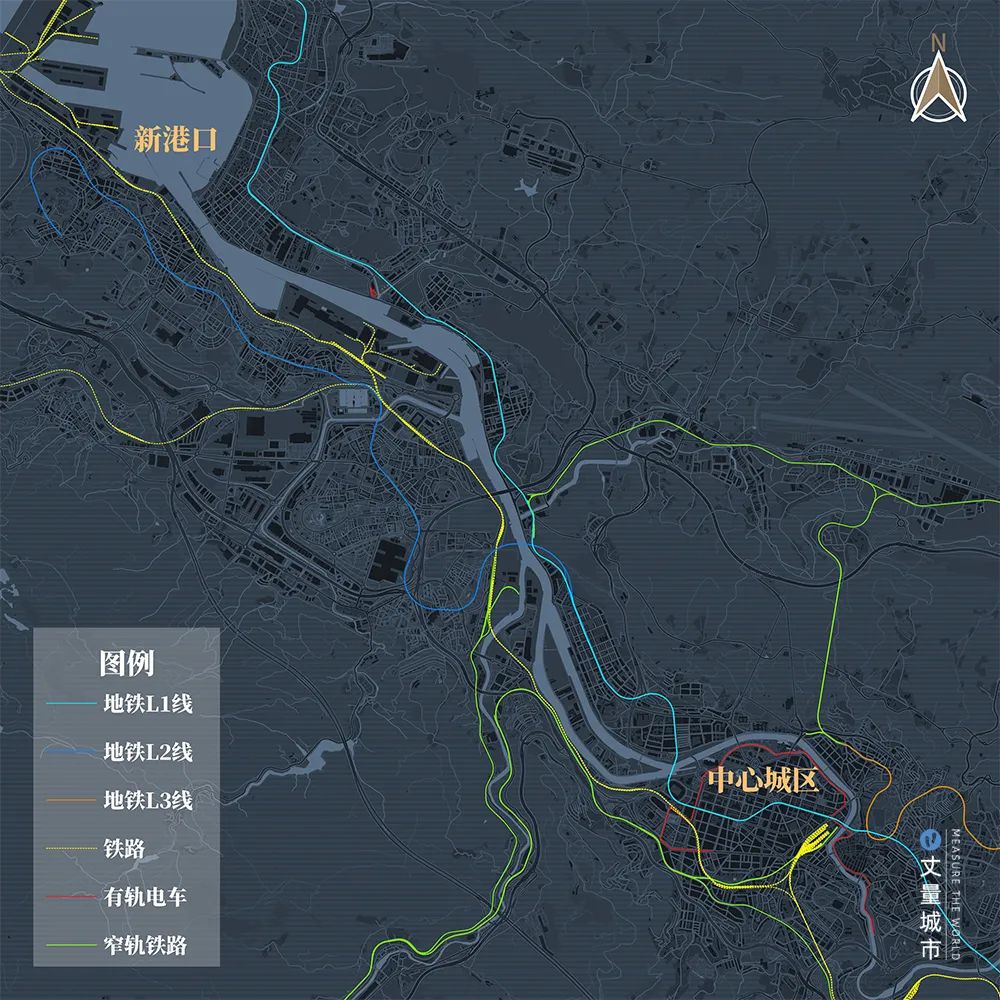
Task: Select the 中心城区 map label
Action: pos(763,779)
